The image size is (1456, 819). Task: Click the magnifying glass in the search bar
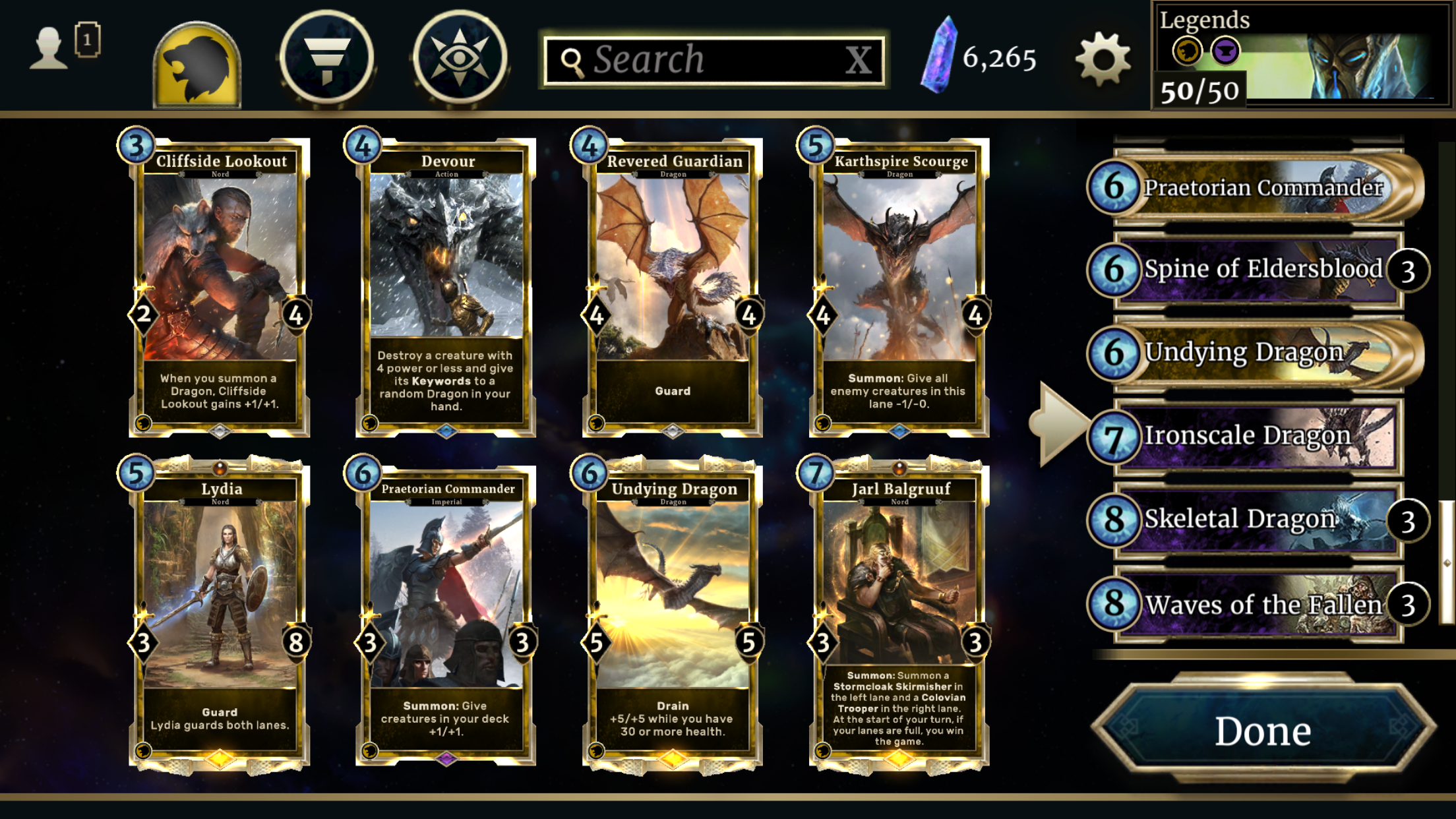[573, 59]
